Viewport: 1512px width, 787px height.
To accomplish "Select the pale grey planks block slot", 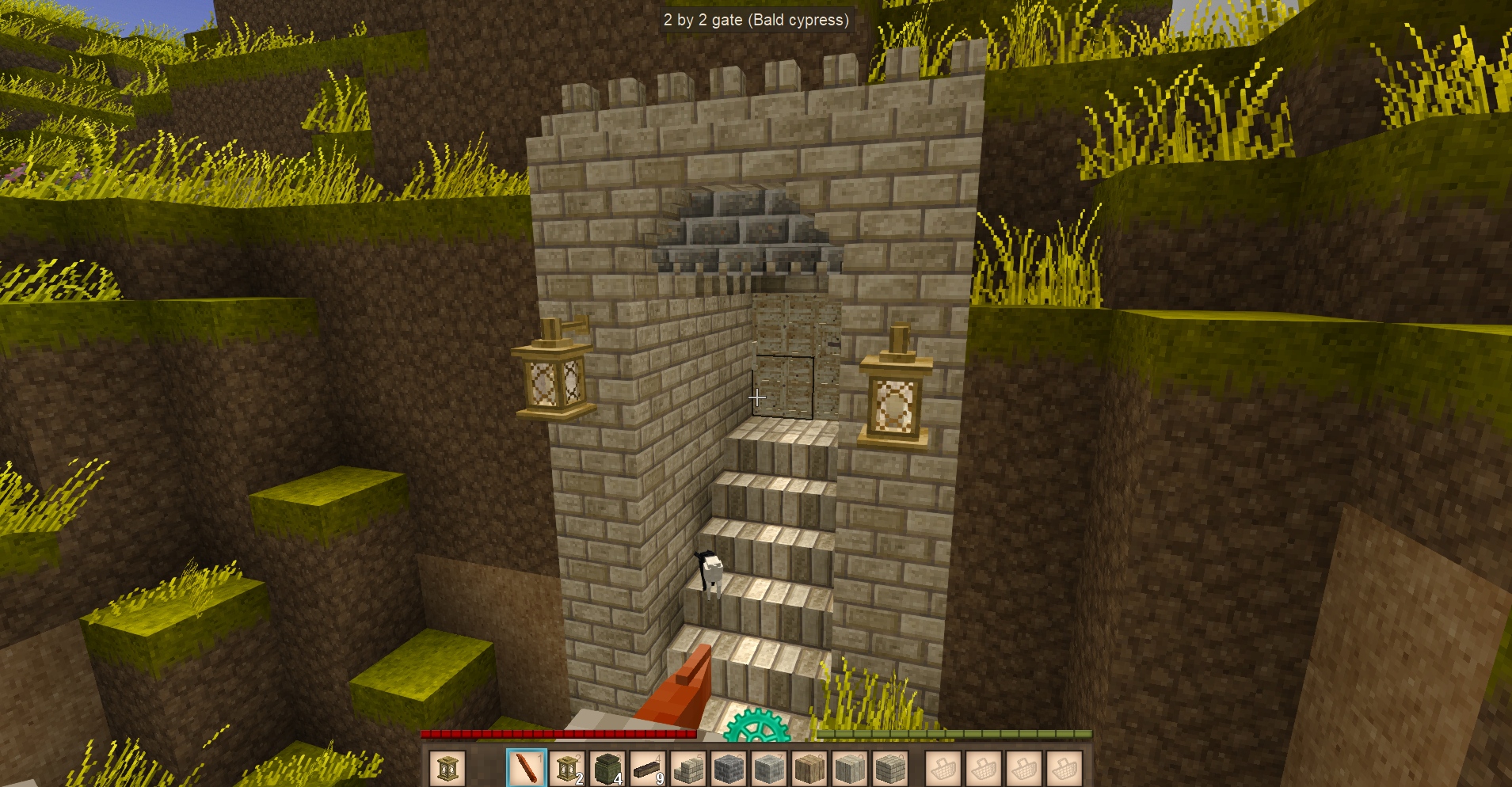I will 850,768.
